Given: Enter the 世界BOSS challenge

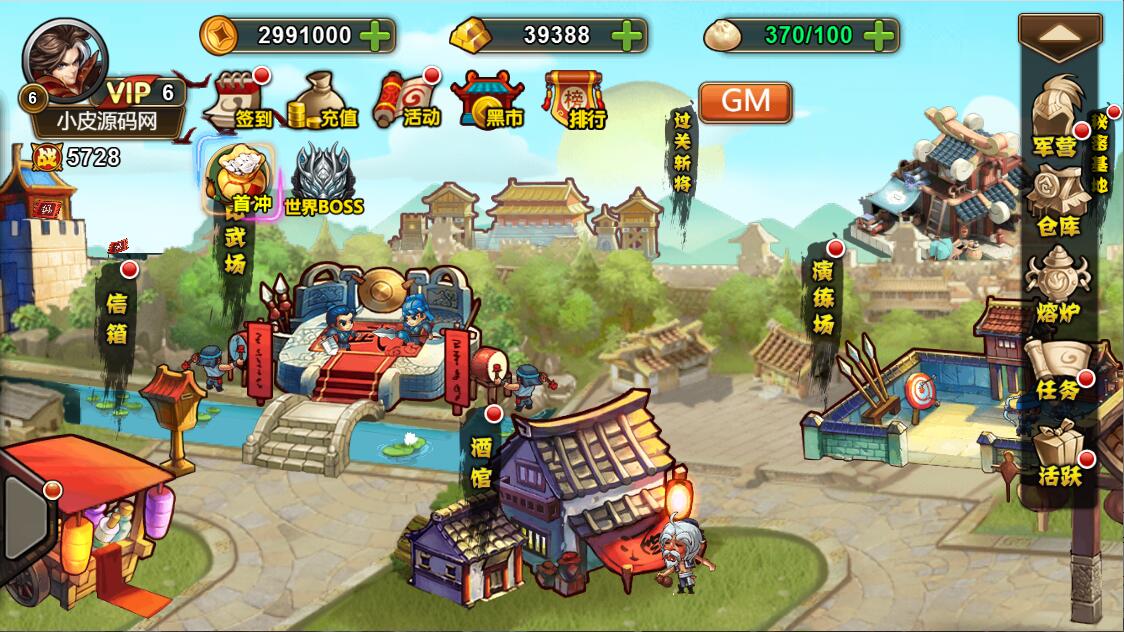Looking at the screenshot, I should click(x=322, y=178).
